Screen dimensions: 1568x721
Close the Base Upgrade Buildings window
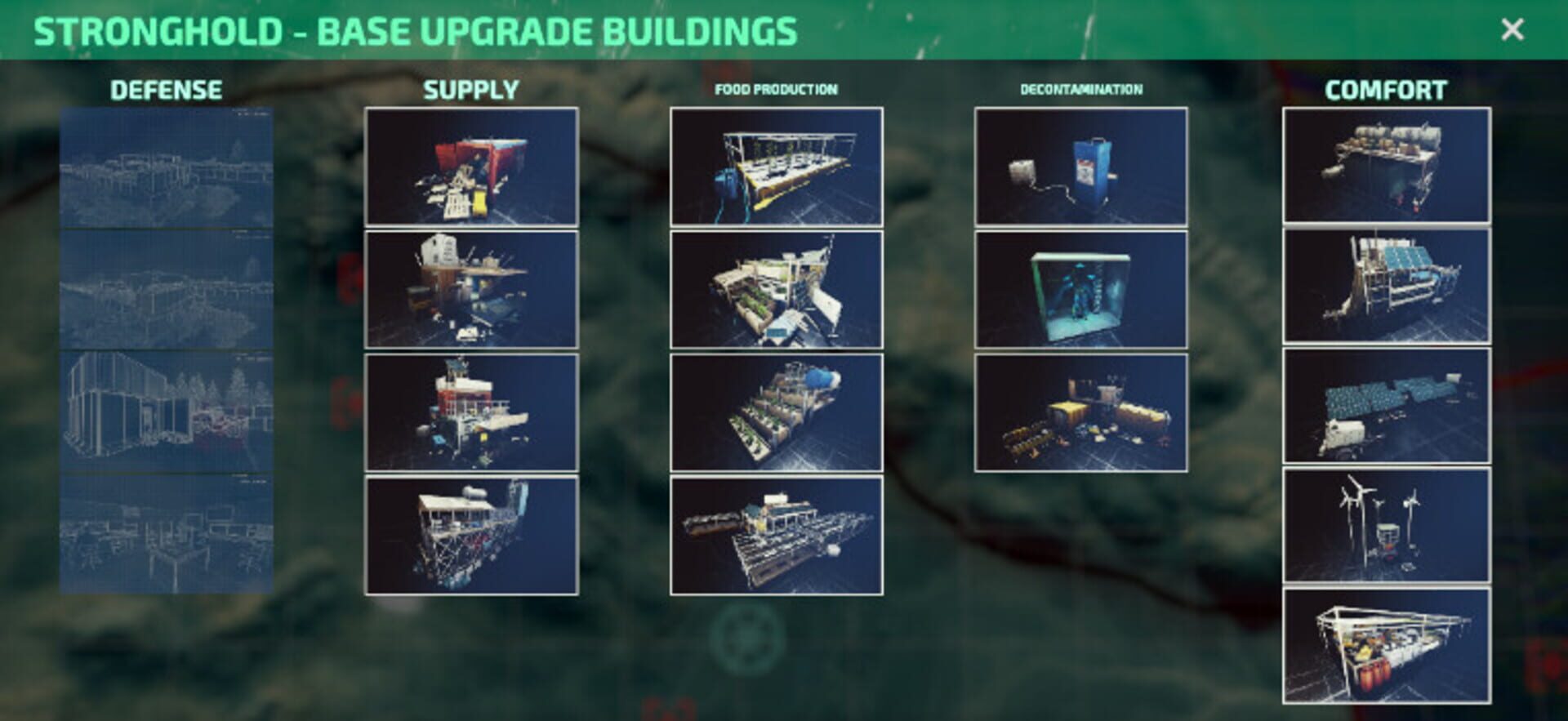1513,29
